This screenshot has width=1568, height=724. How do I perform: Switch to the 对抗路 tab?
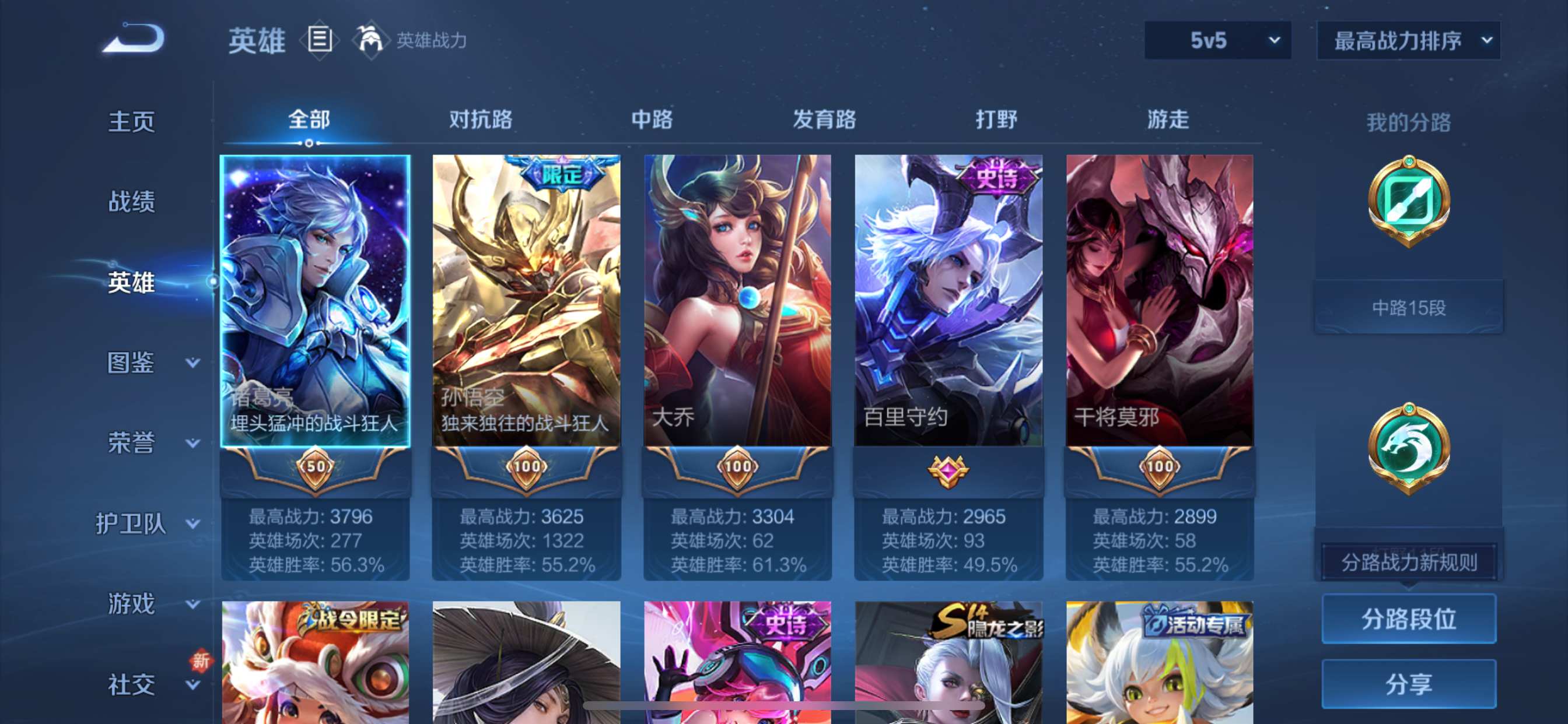pos(480,120)
